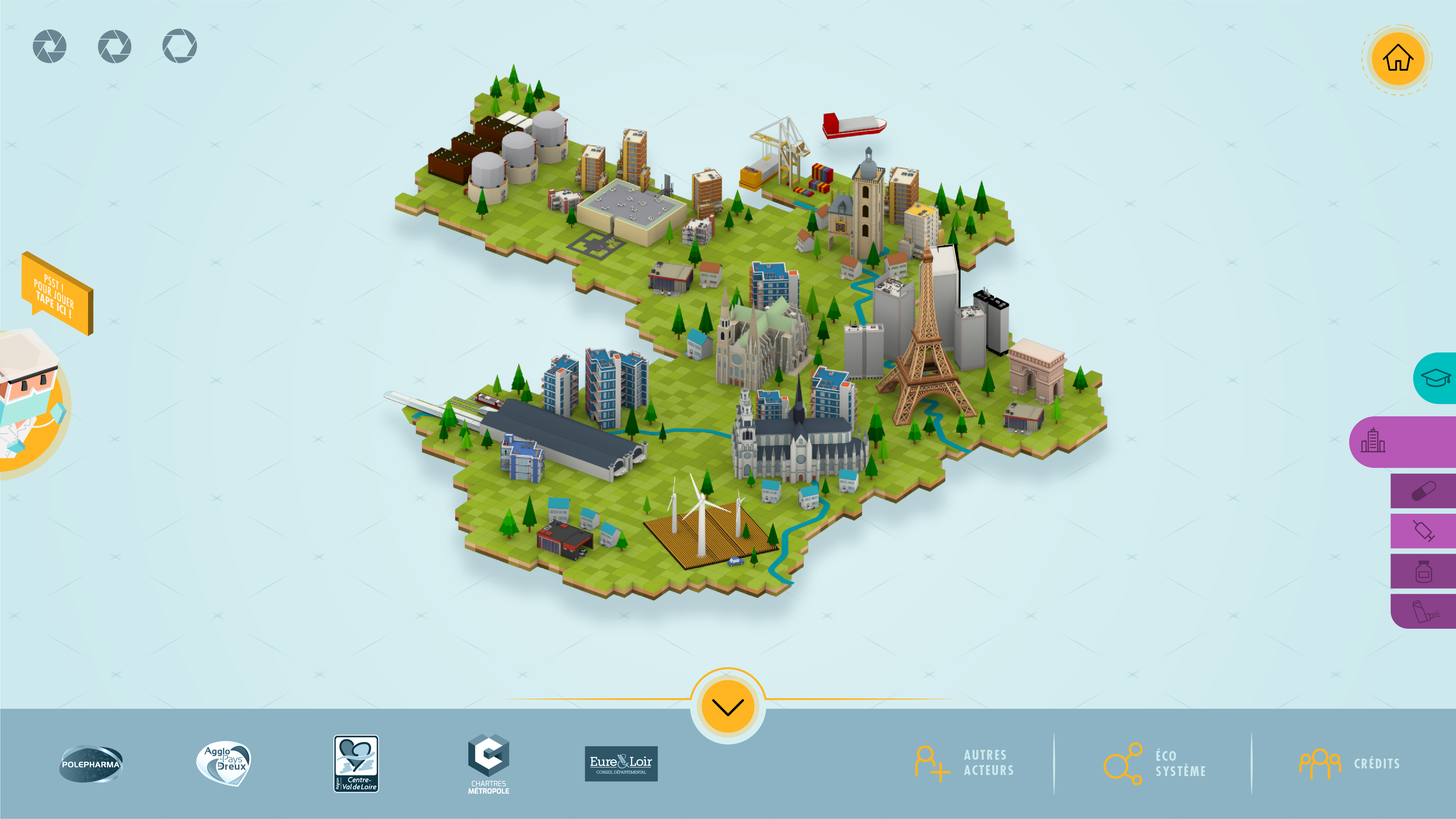The image size is (1456, 819).
Task: Click the nearly closed aperture icon
Action: tap(50, 46)
